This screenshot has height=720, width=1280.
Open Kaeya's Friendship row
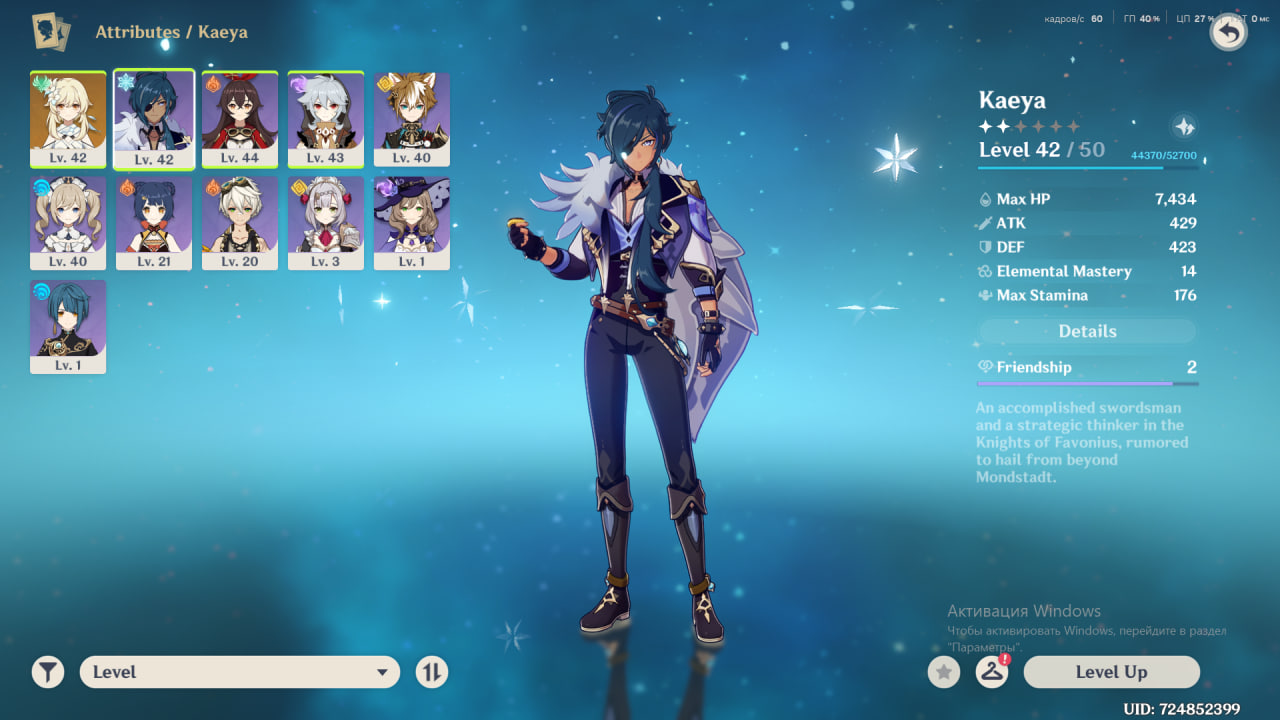click(1087, 368)
